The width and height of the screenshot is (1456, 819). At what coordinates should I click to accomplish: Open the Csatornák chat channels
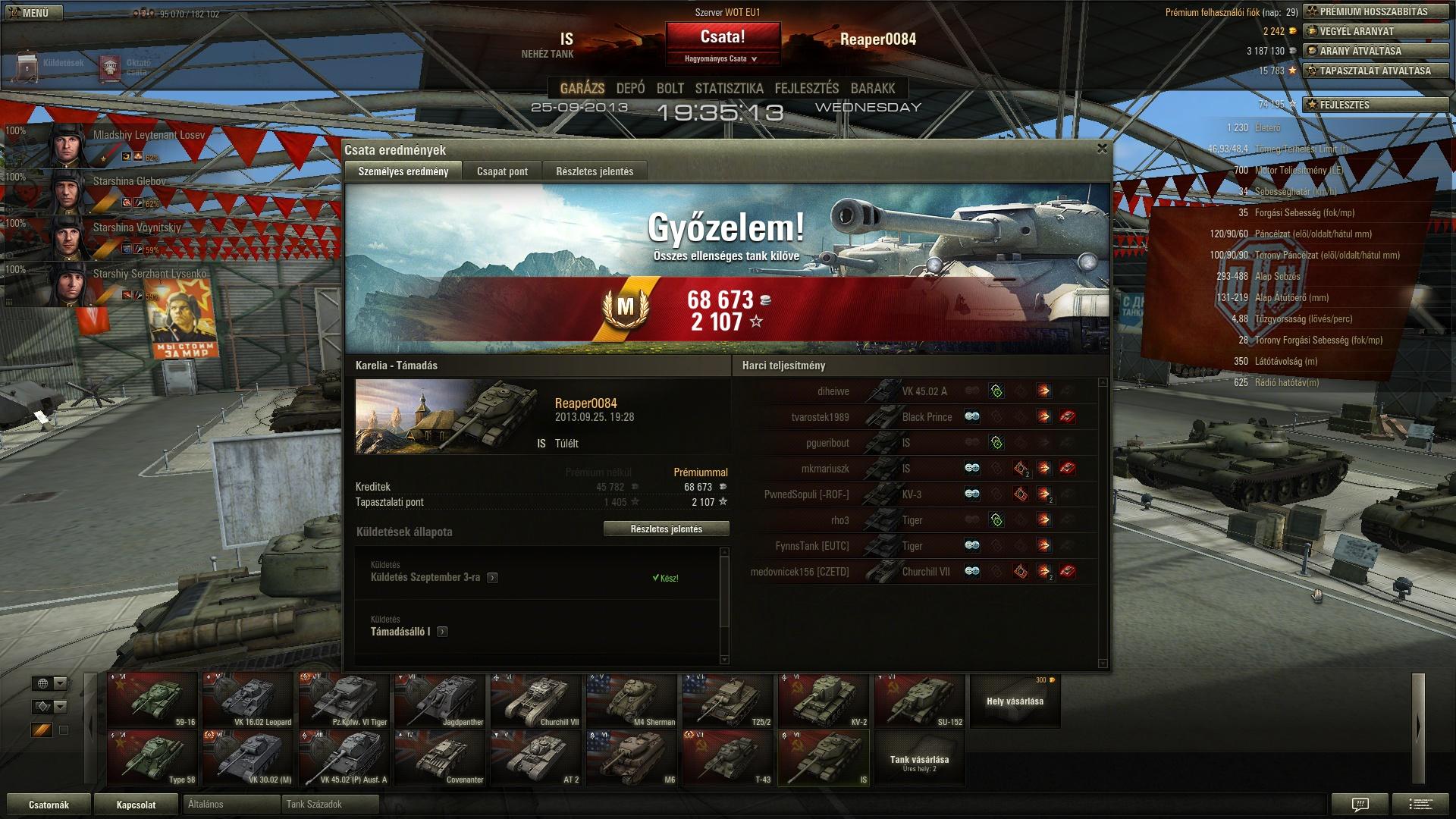click(49, 805)
